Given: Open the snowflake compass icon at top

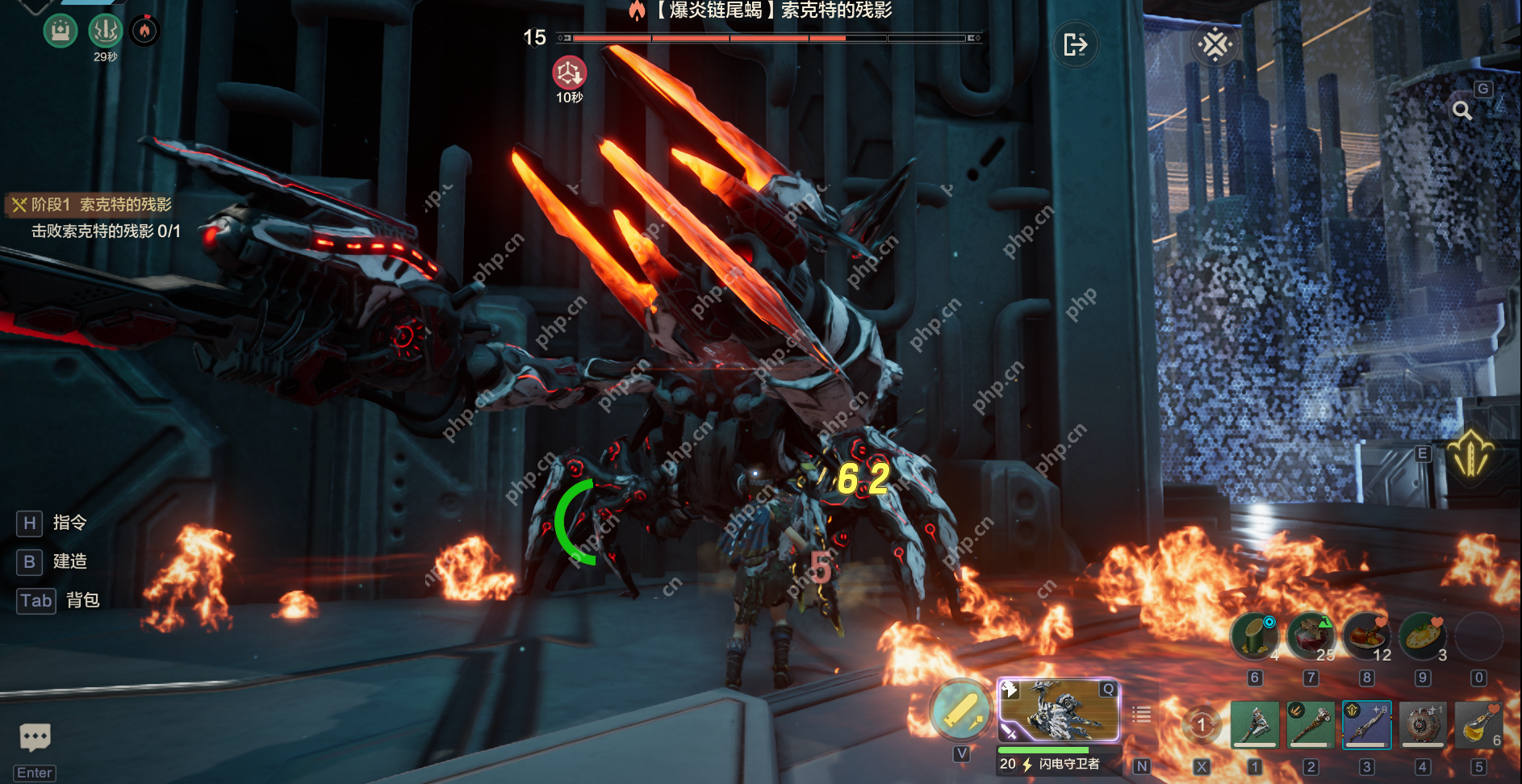Looking at the screenshot, I should (1215, 44).
